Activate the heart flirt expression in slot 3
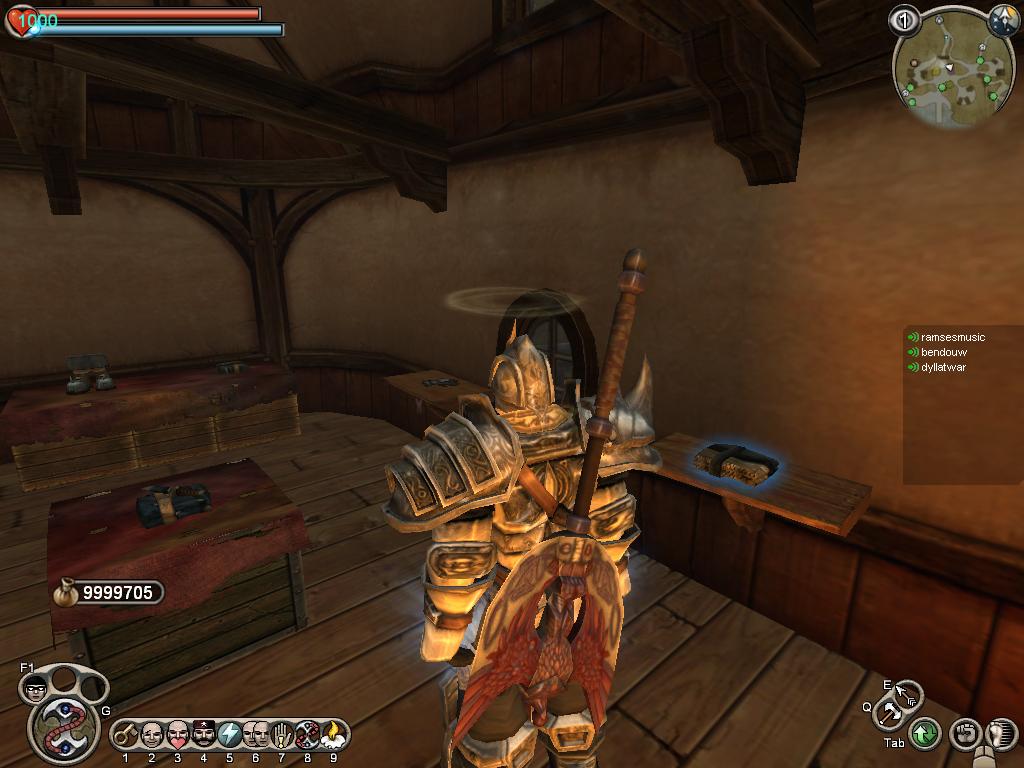The width and height of the screenshot is (1024, 768). [x=178, y=736]
